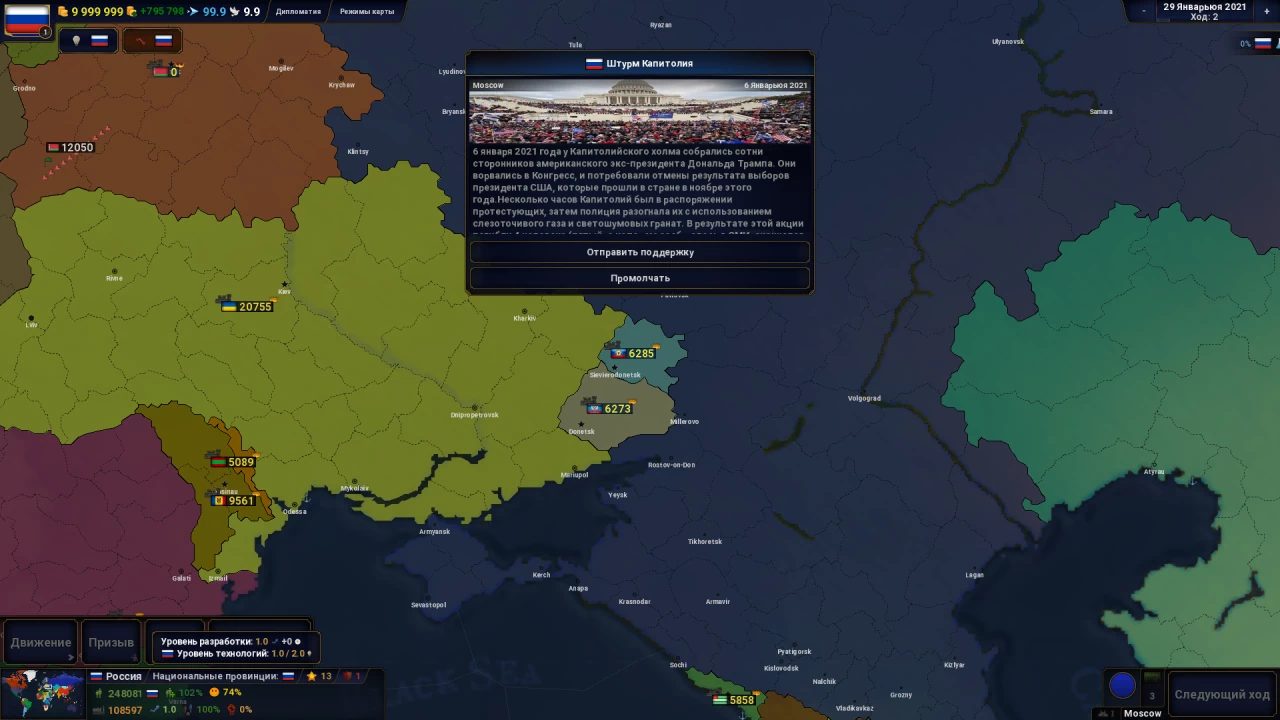The width and height of the screenshot is (1280, 720).
Task: Click the minus button beside the date
Action: [x=1143, y=11]
